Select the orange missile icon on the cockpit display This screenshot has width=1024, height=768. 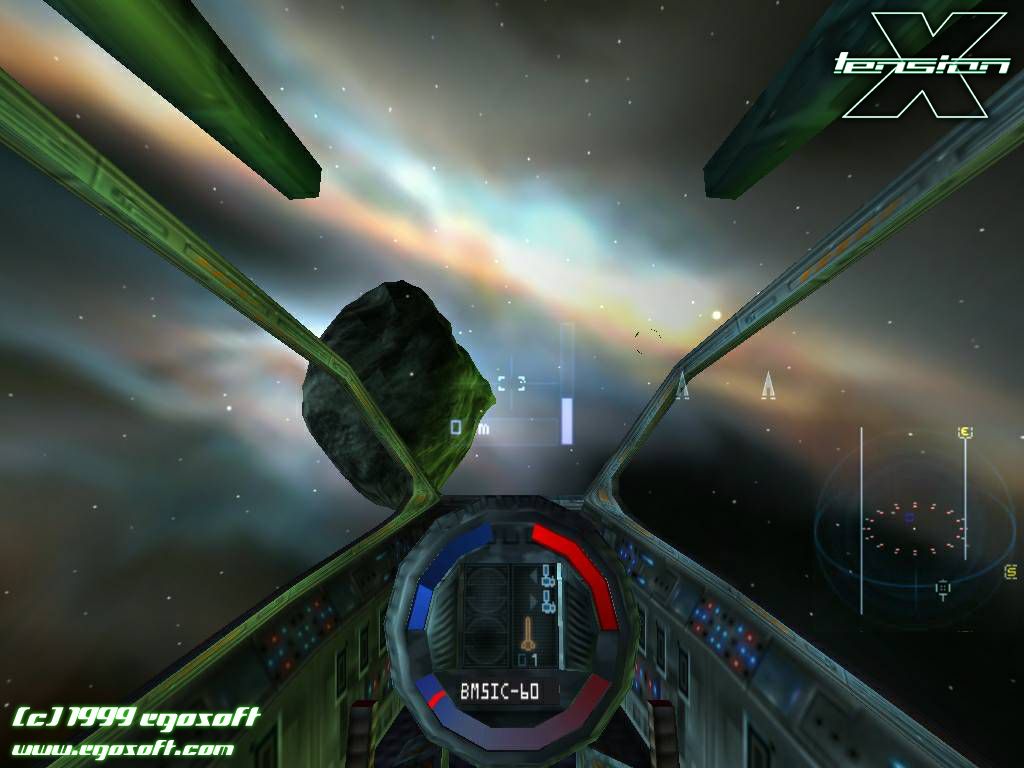click(527, 634)
